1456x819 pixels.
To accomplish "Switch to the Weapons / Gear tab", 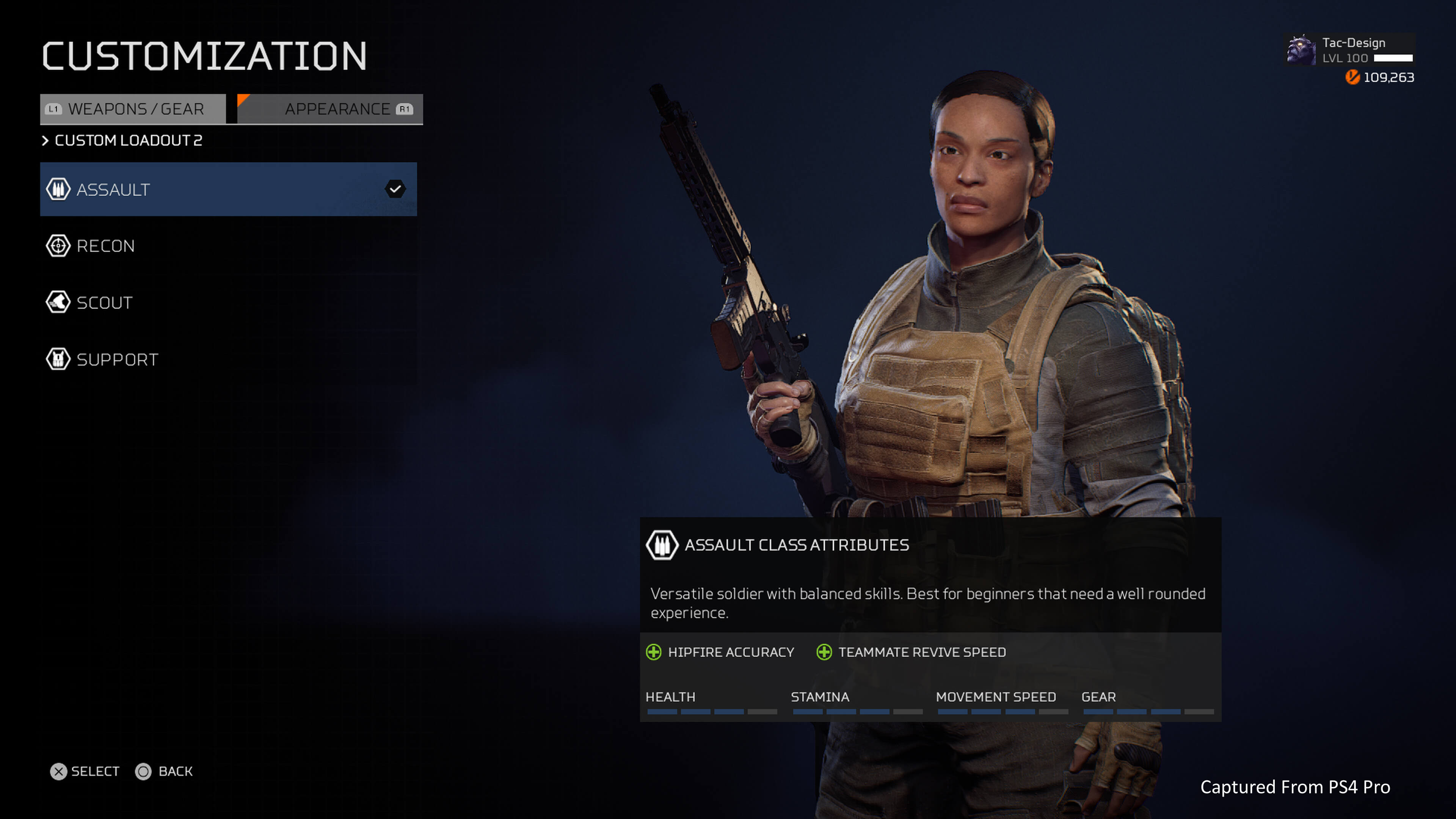I will point(136,108).
